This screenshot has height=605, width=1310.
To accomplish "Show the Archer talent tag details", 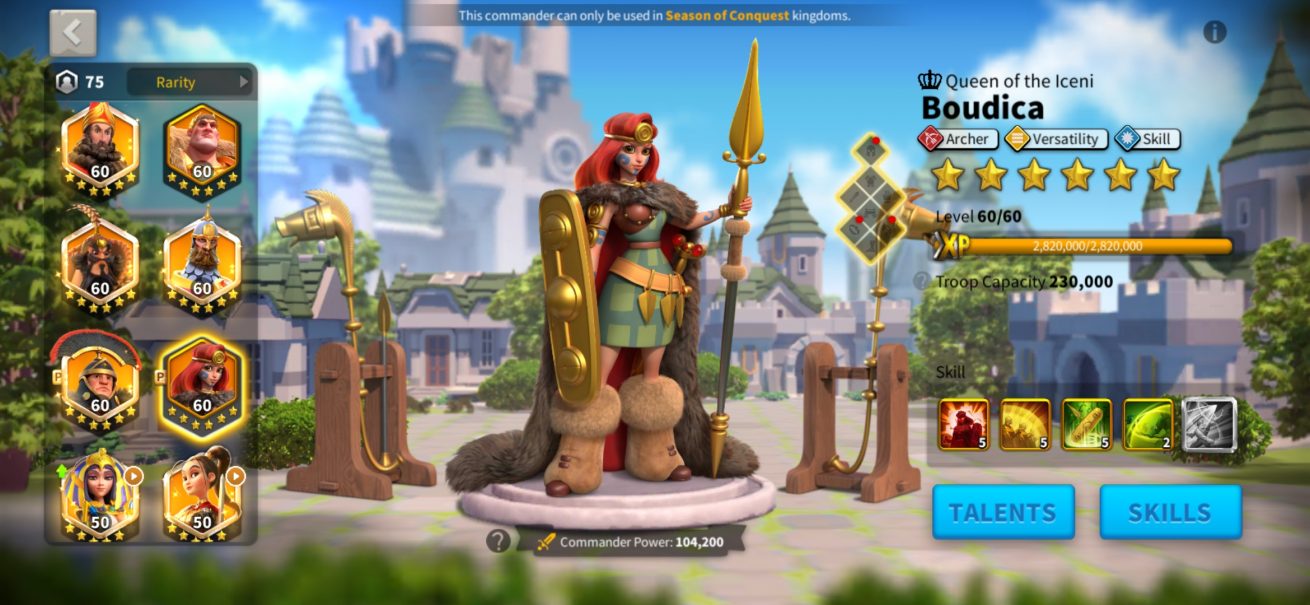I will click(x=958, y=139).
